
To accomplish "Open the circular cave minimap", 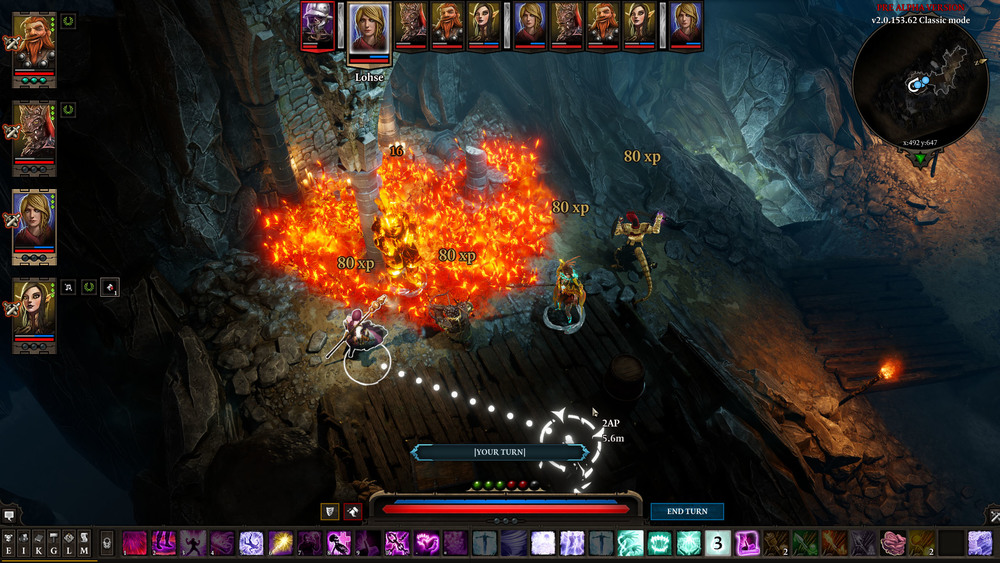I will [x=920, y=83].
